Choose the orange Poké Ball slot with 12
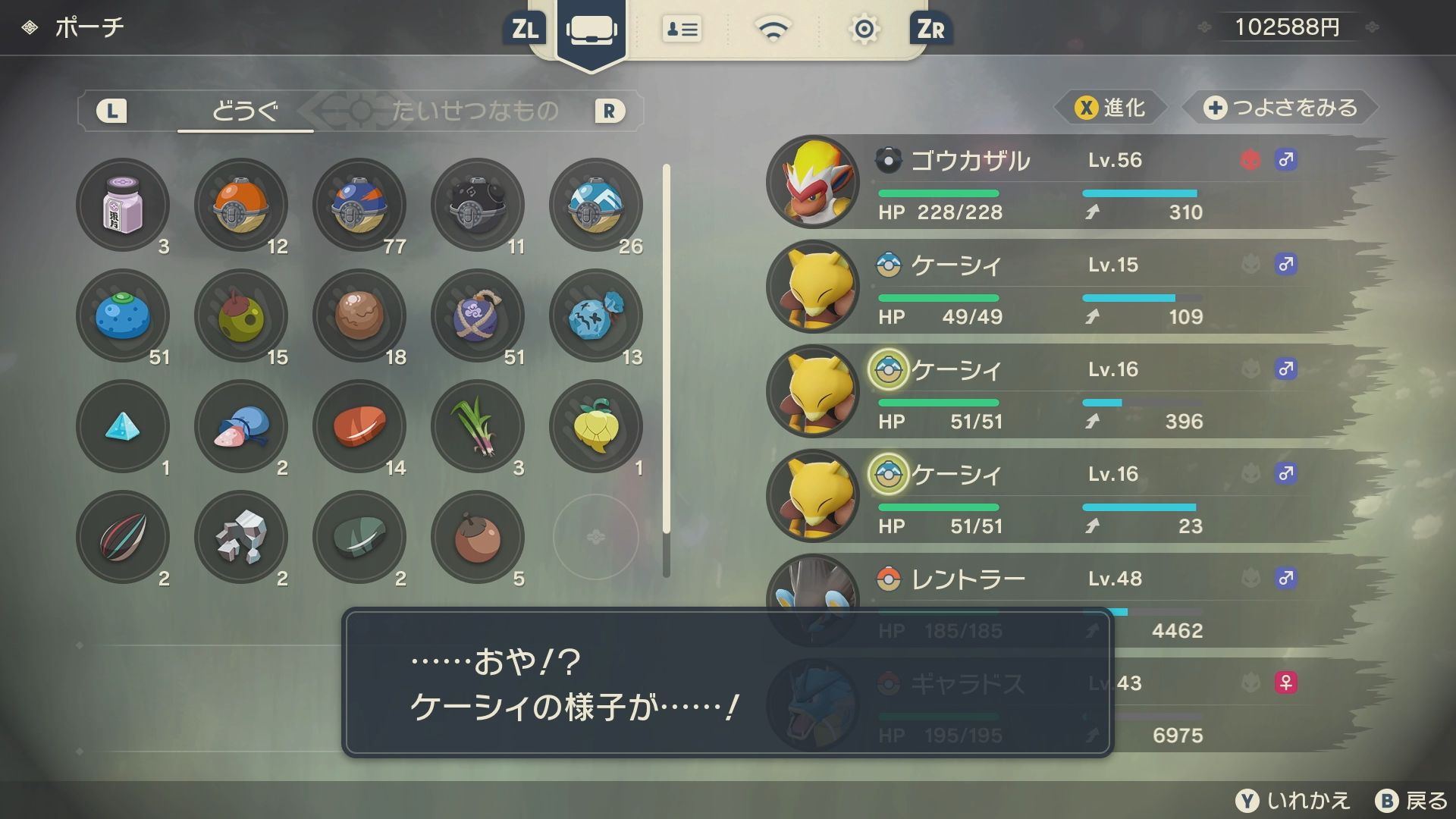This screenshot has width=1456, height=819. [241, 205]
